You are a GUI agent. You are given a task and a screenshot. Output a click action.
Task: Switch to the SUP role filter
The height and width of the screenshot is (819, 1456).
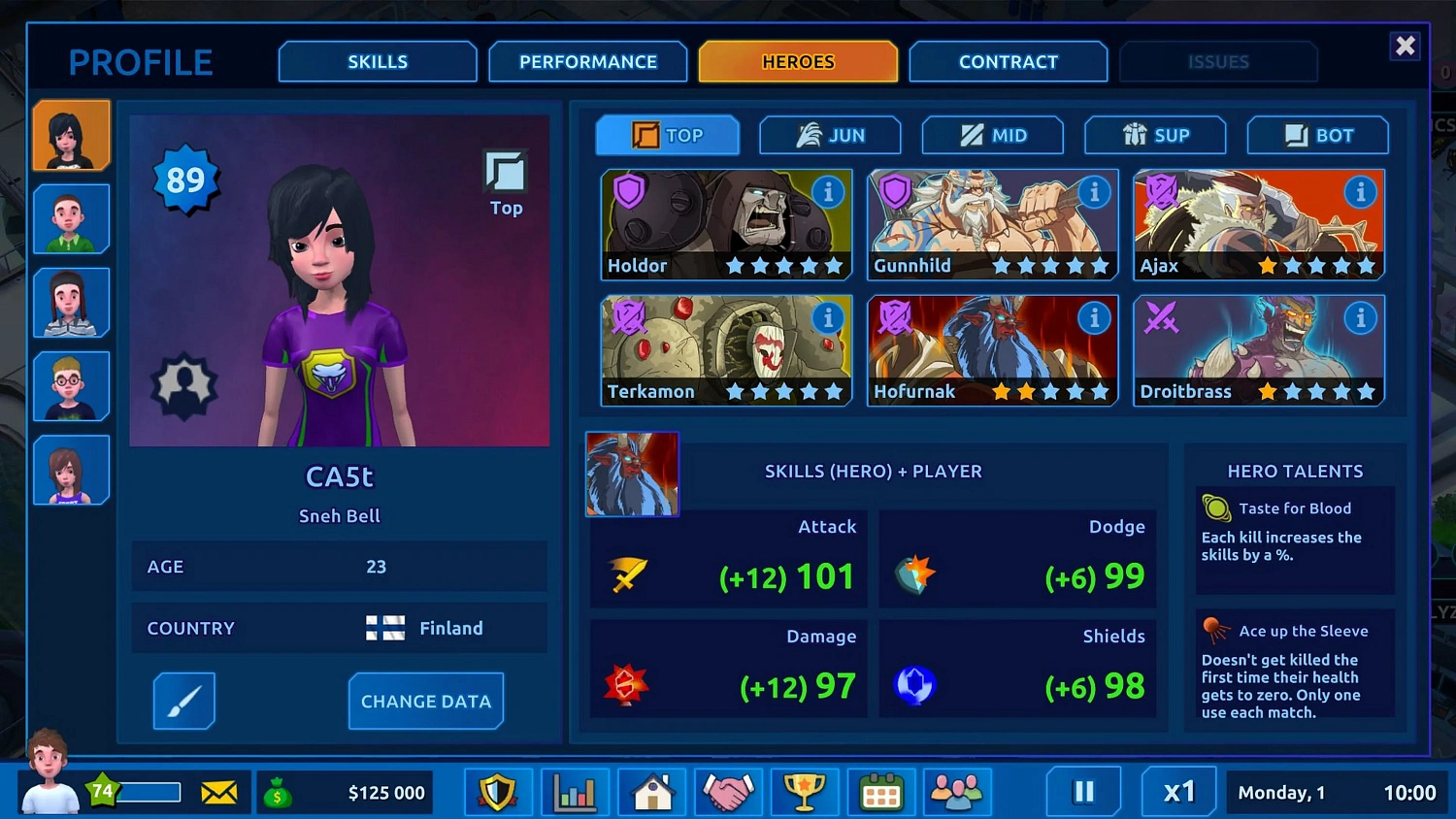(x=1155, y=136)
